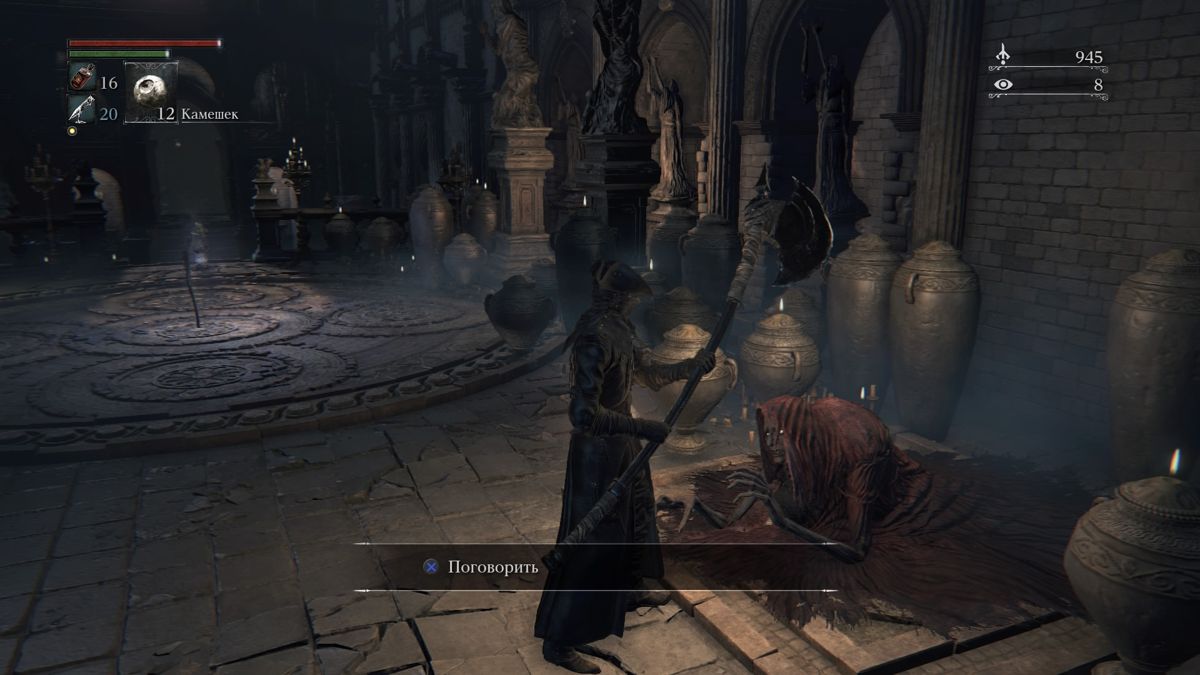Viewport: 1200px width, 675px height.
Task: Use the Камешек pebble quick item slot
Action: pos(151,92)
